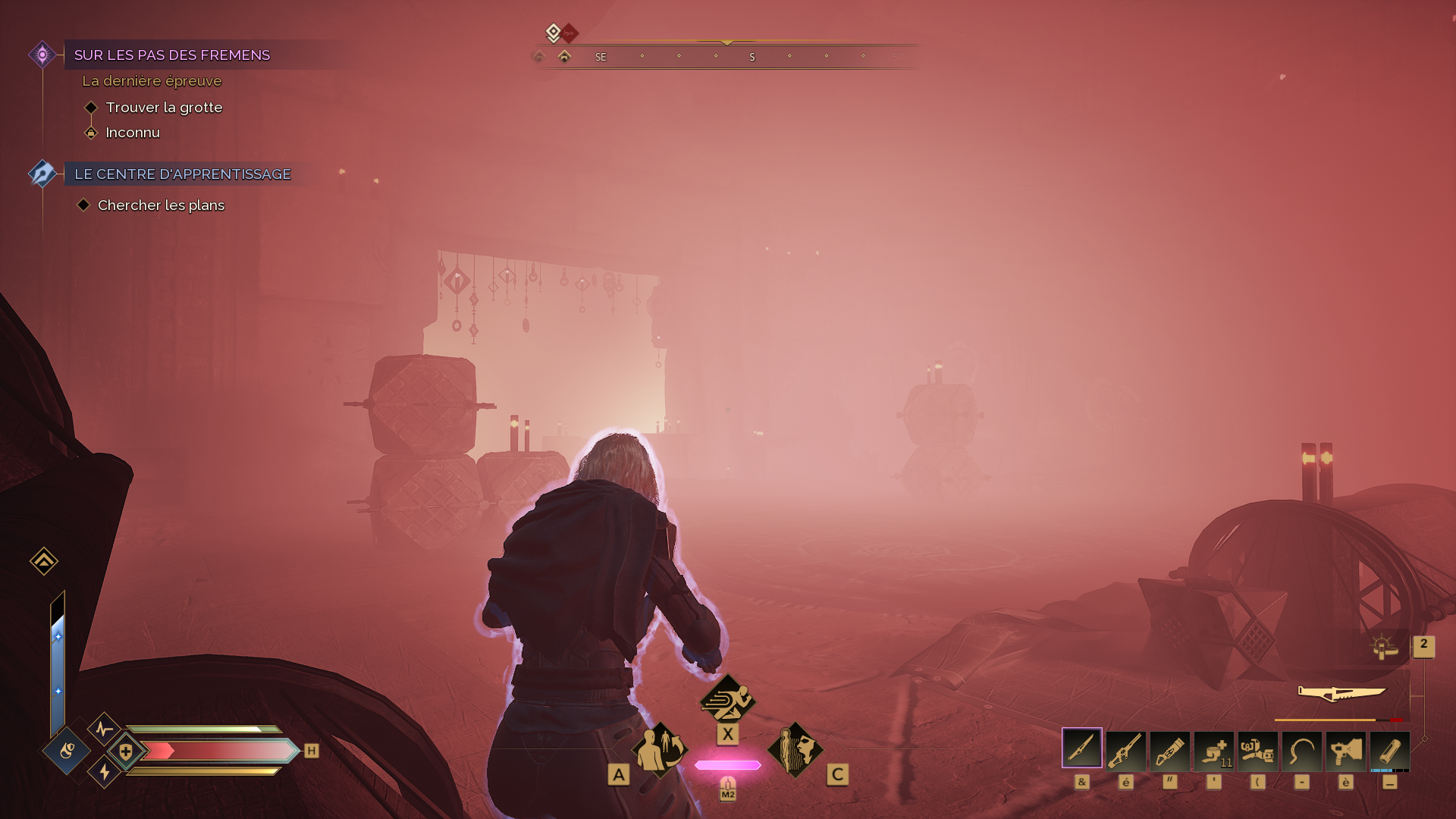
Task: Select the pistol-shaped tool hotbar slot
Action: tap(1345, 750)
